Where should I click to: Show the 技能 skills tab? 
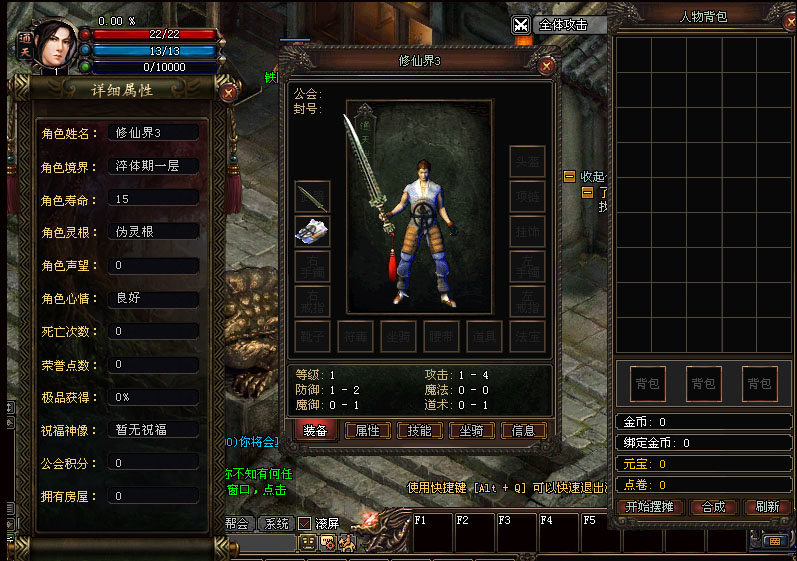tap(420, 430)
